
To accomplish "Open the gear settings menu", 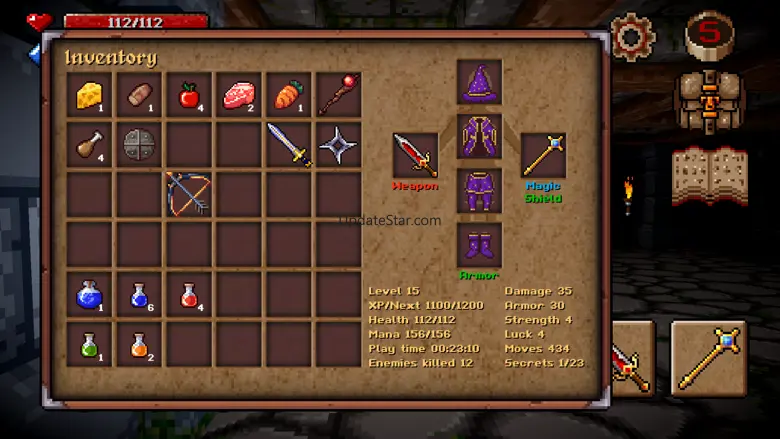I will tap(631, 37).
